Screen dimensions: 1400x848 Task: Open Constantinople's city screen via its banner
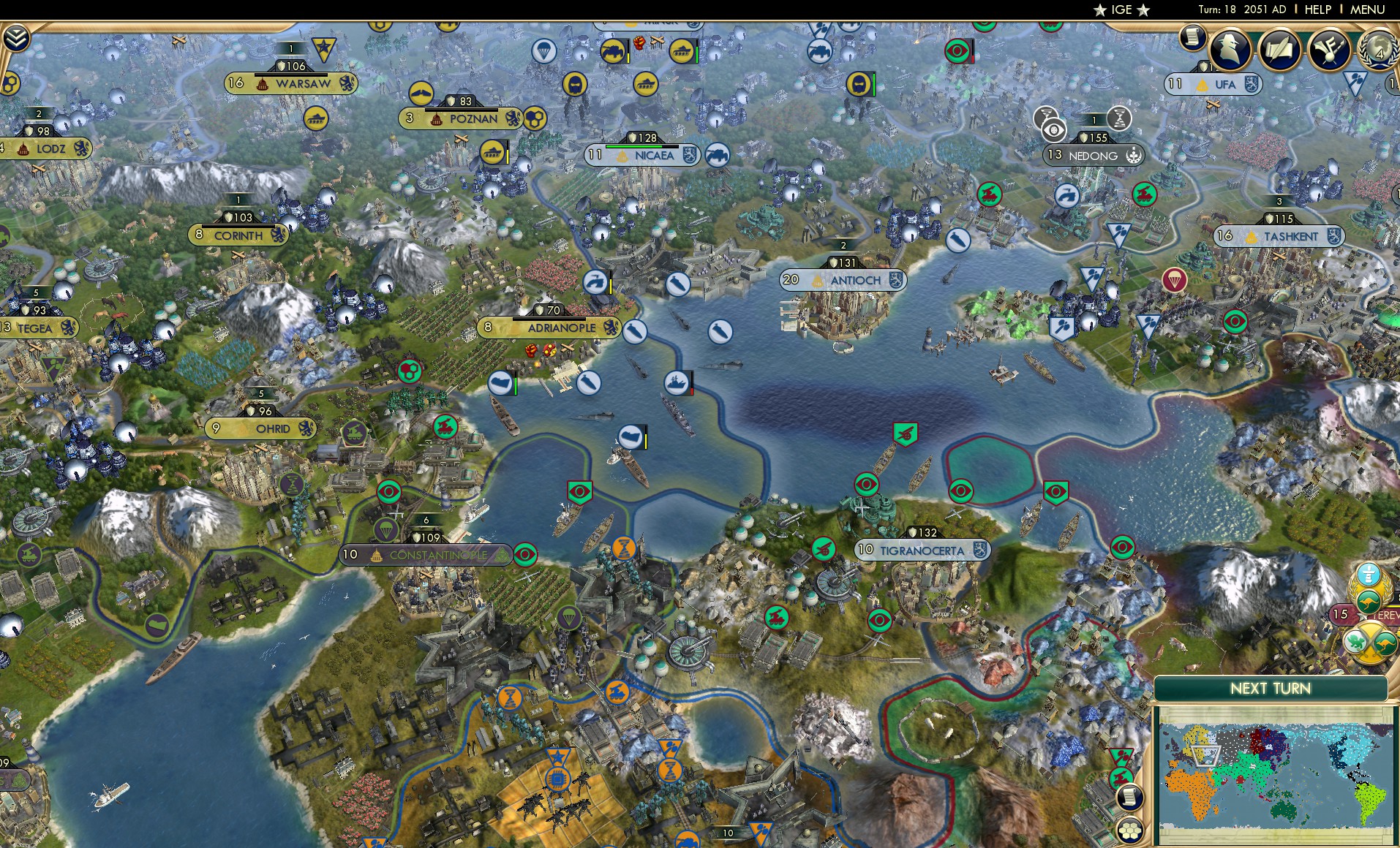(426, 556)
